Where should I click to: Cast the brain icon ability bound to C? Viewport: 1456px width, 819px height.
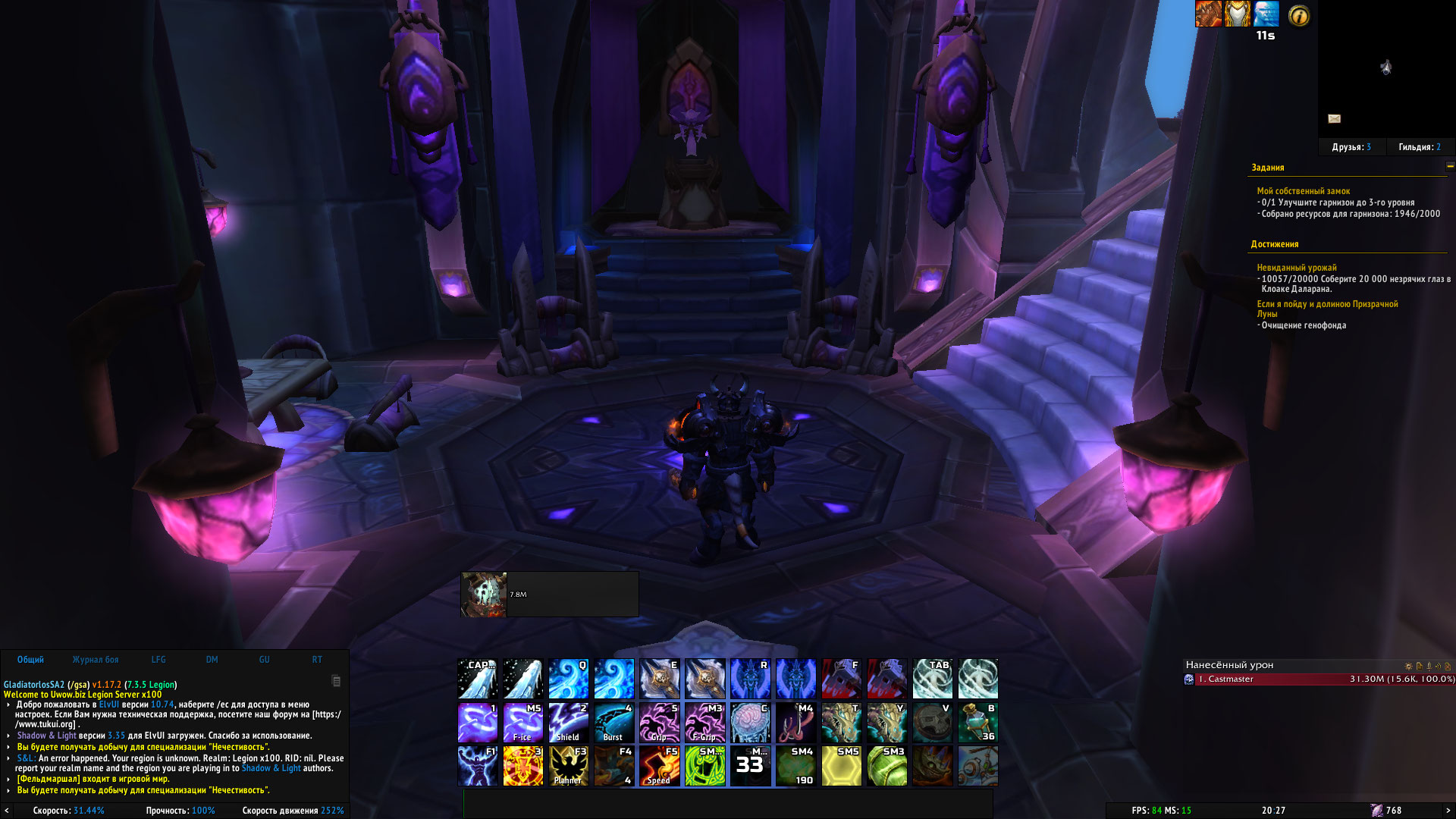click(x=750, y=723)
